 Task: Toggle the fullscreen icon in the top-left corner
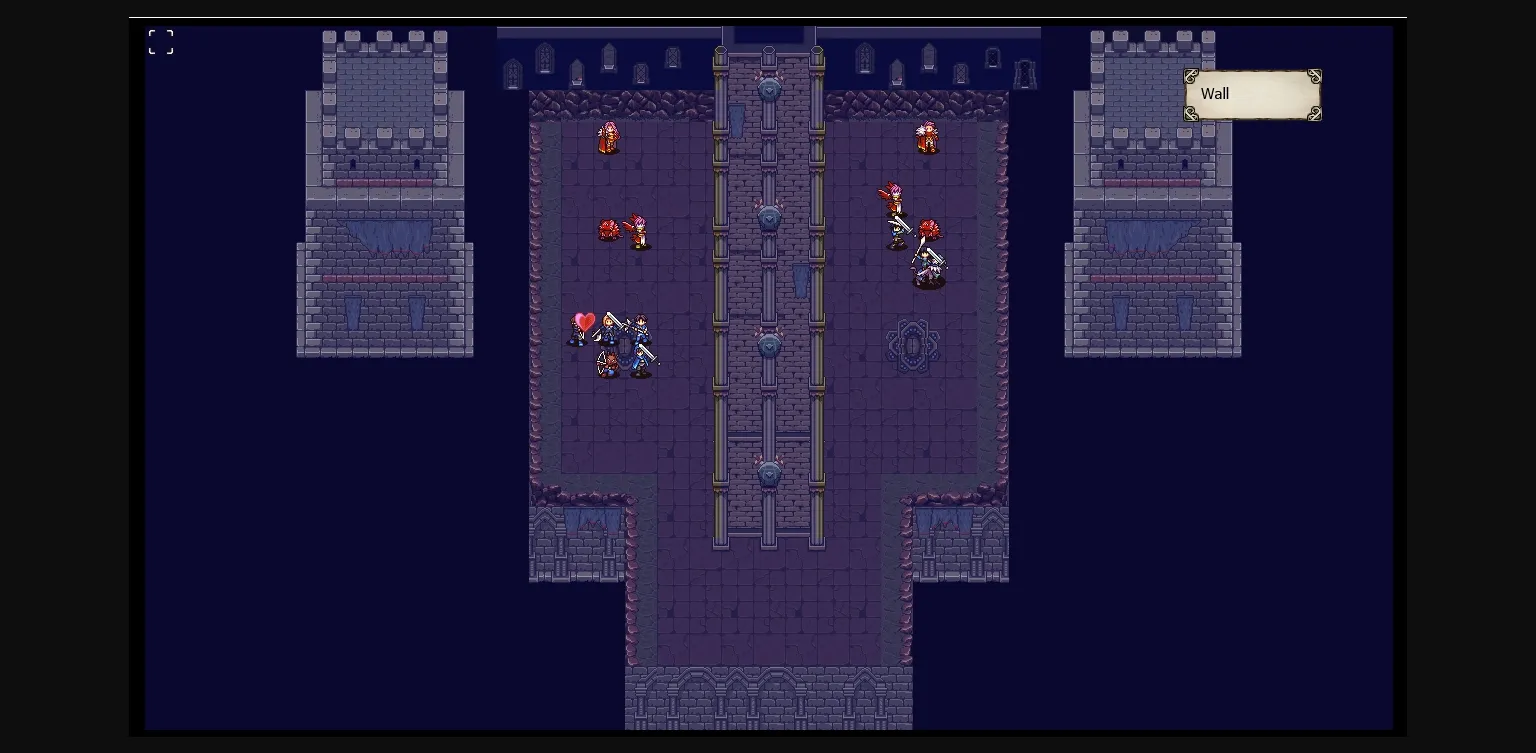(x=160, y=41)
